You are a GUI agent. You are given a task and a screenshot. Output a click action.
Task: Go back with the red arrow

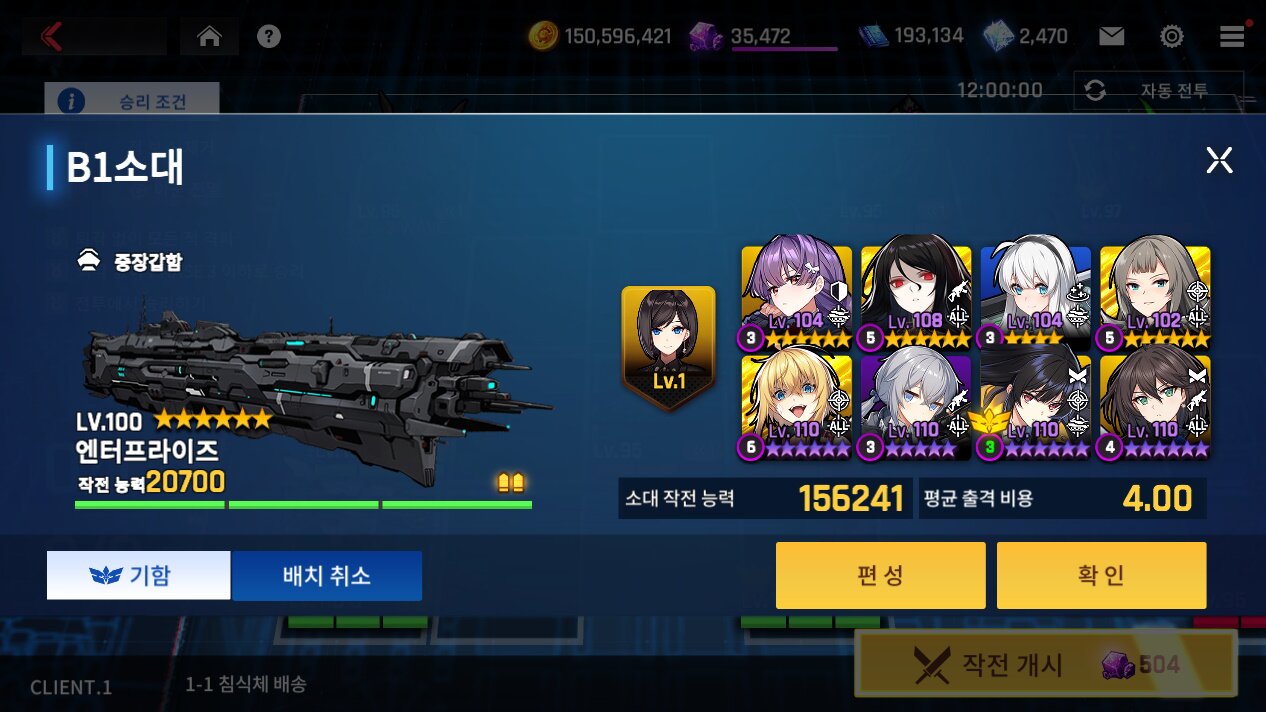[52, 37]
